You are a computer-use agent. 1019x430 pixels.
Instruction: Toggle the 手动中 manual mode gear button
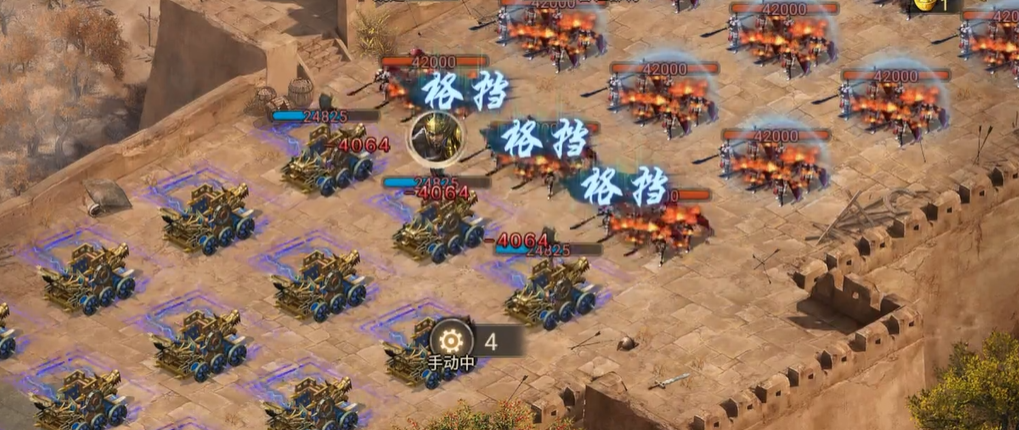452,340
